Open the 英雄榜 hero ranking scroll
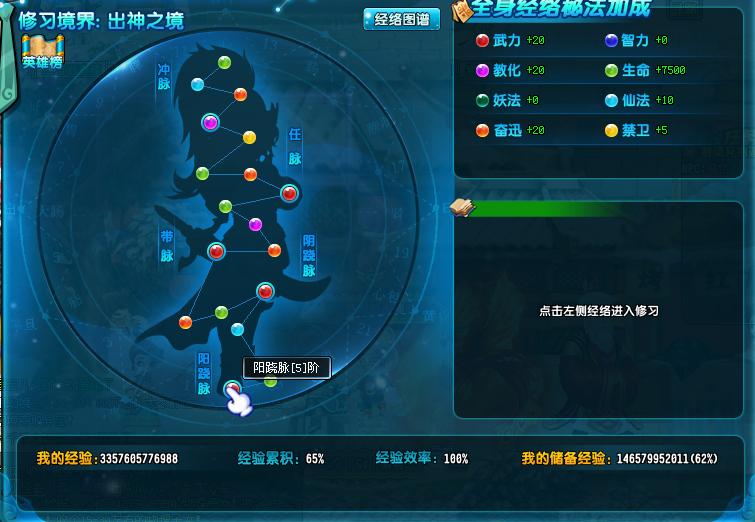Image resolution: width=755 pixels, height=522 pixels. tap(43, 51)
